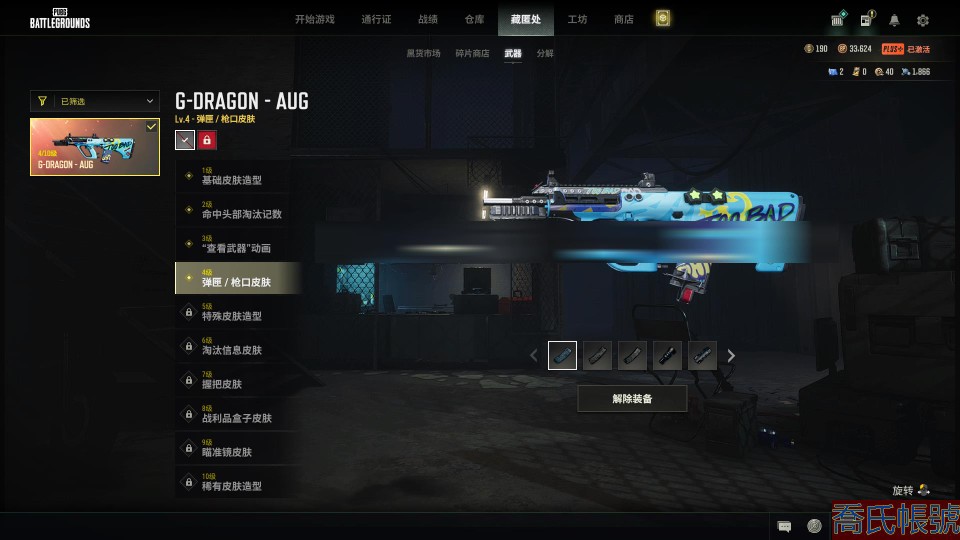
Task: Select the first blue magazine skin thumbnail
Action: click(x=562, y=355)
